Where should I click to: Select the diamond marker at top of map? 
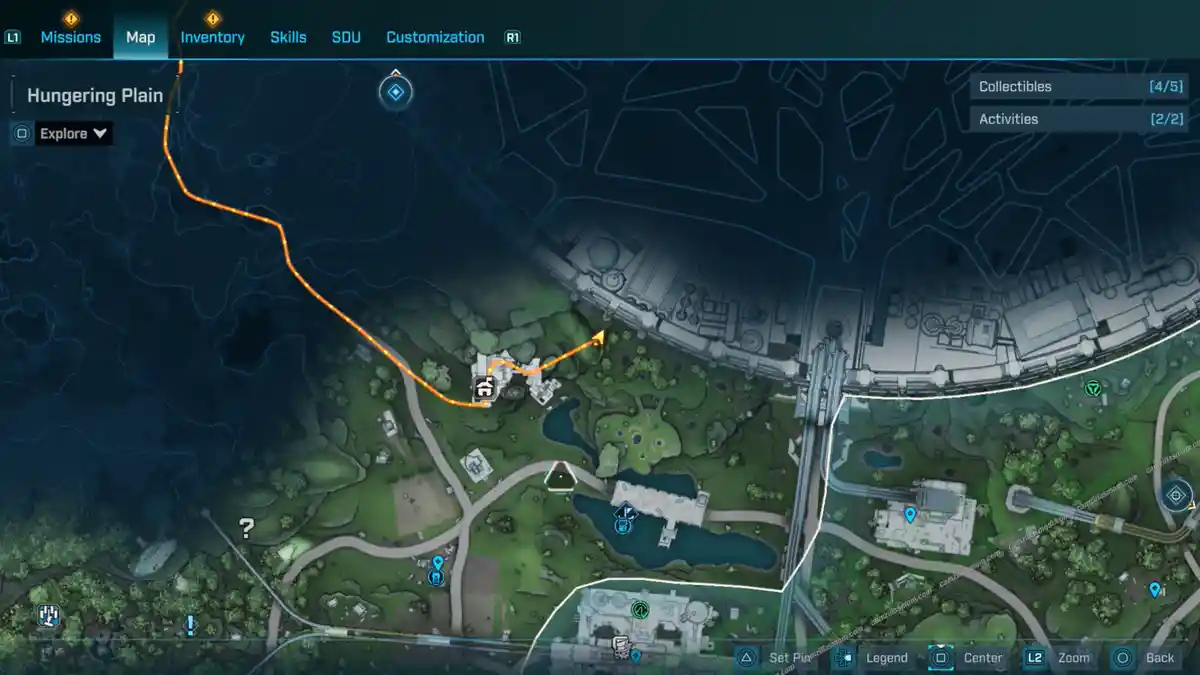396,93
